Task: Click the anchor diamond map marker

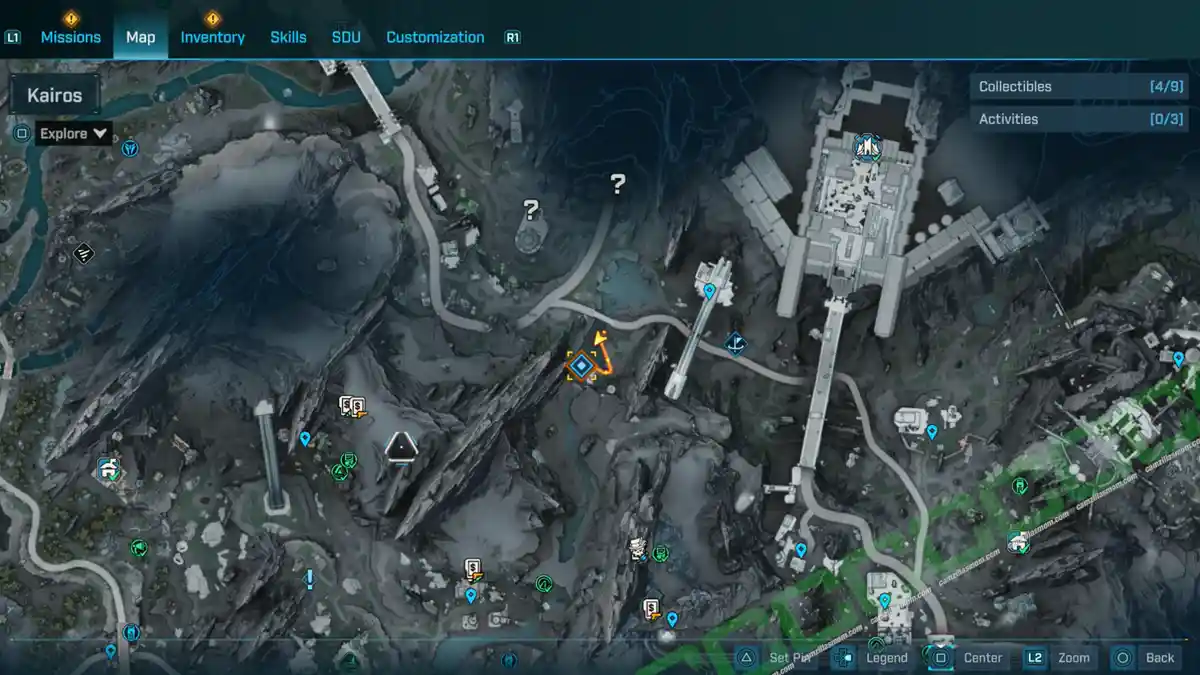Action: point(736,345)
